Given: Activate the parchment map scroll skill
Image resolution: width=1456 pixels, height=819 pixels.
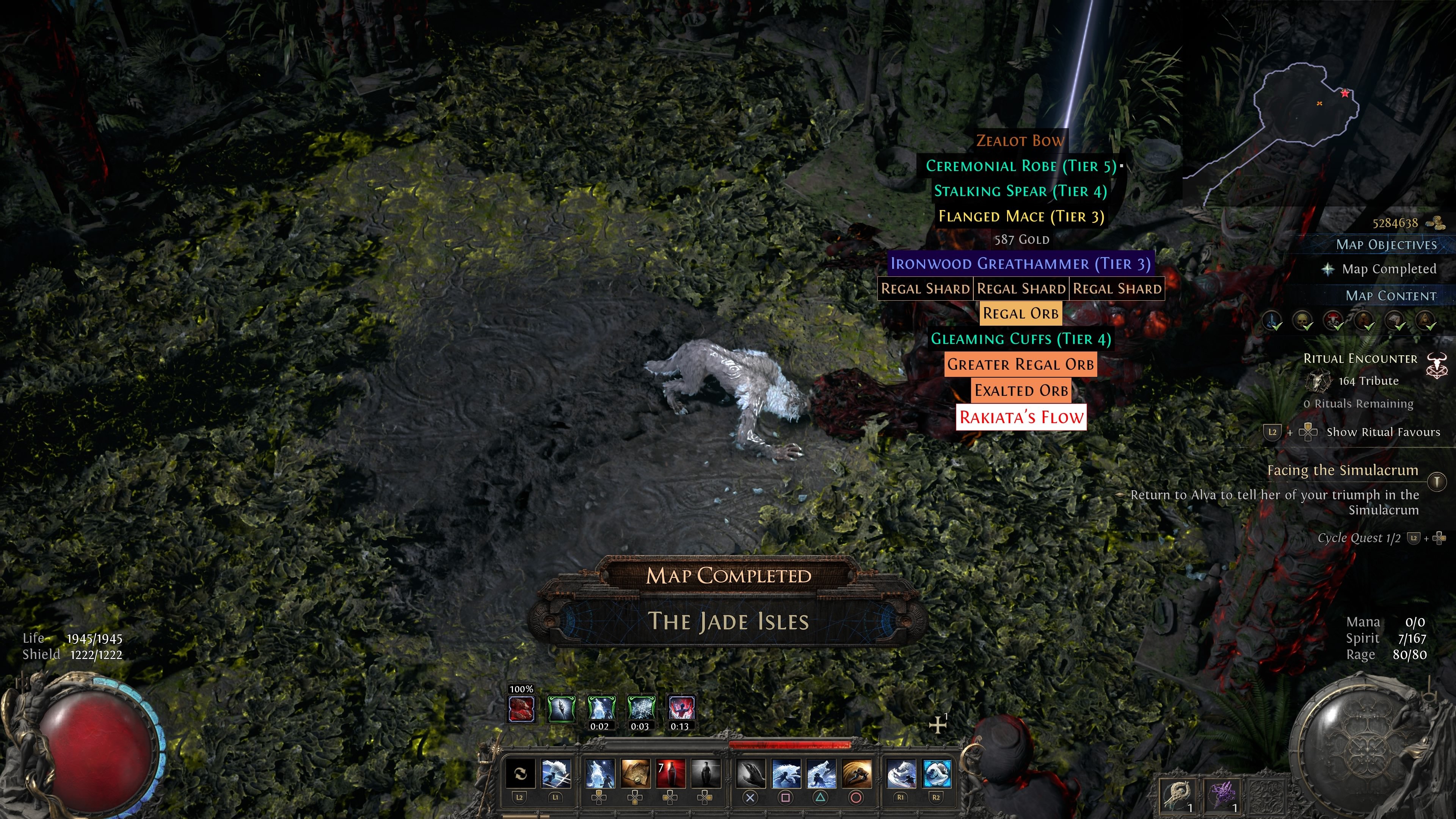Looking at the screenshot, I should 635,774.
